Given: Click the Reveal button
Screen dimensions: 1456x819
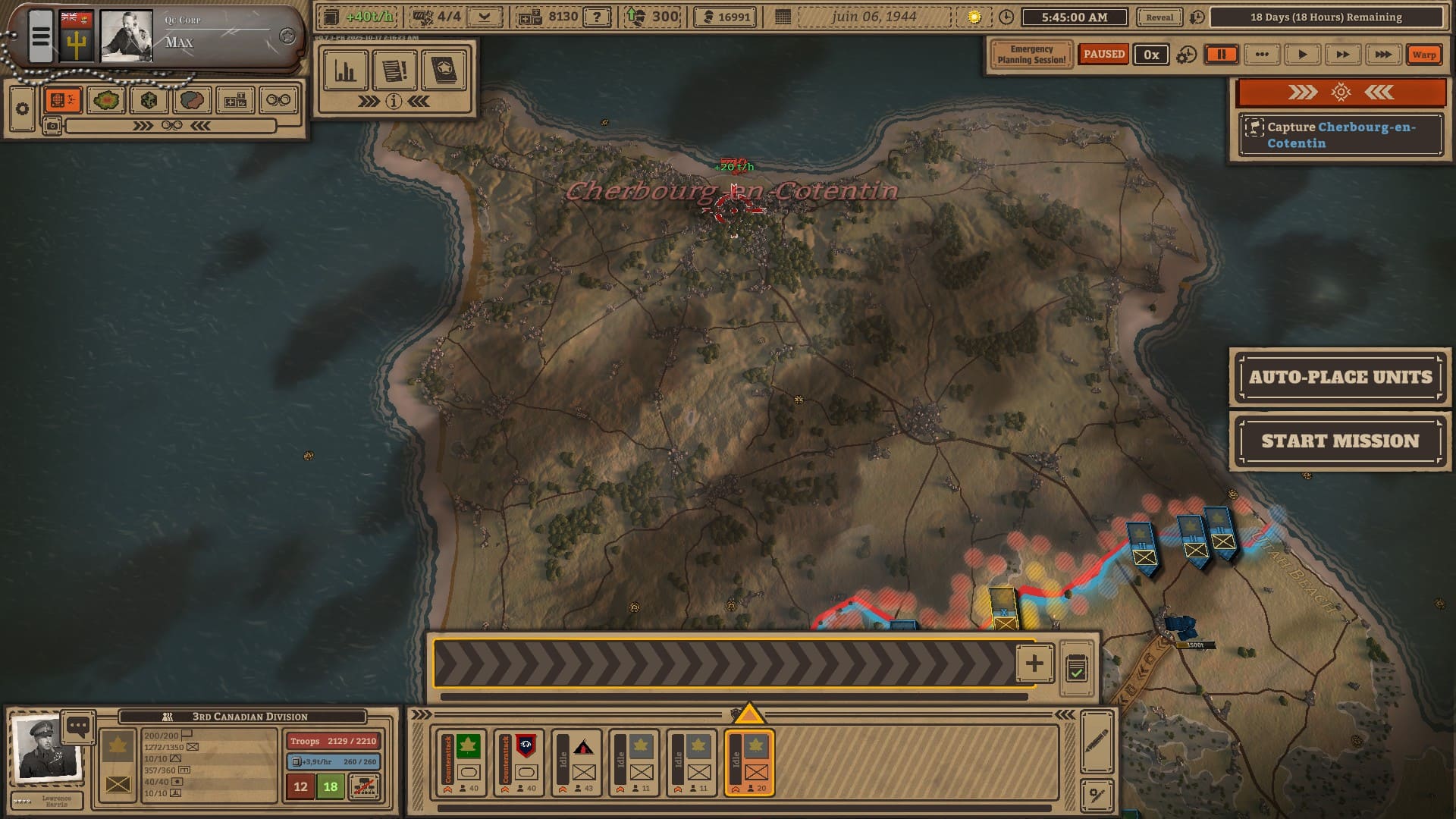Looking at the screenshot, I should click(x=1159, y=17).
